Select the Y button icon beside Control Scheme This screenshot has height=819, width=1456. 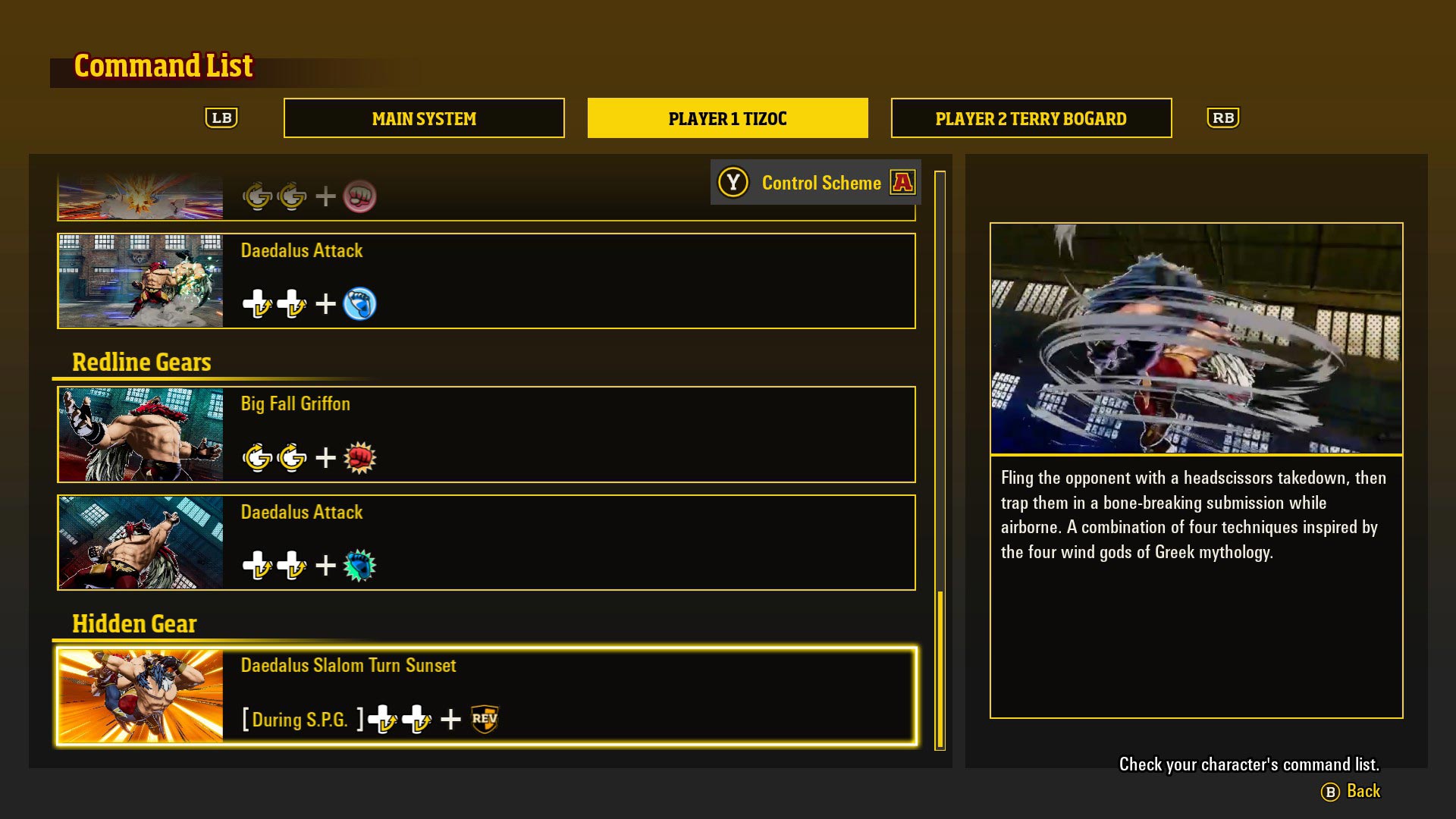point(733,182)
